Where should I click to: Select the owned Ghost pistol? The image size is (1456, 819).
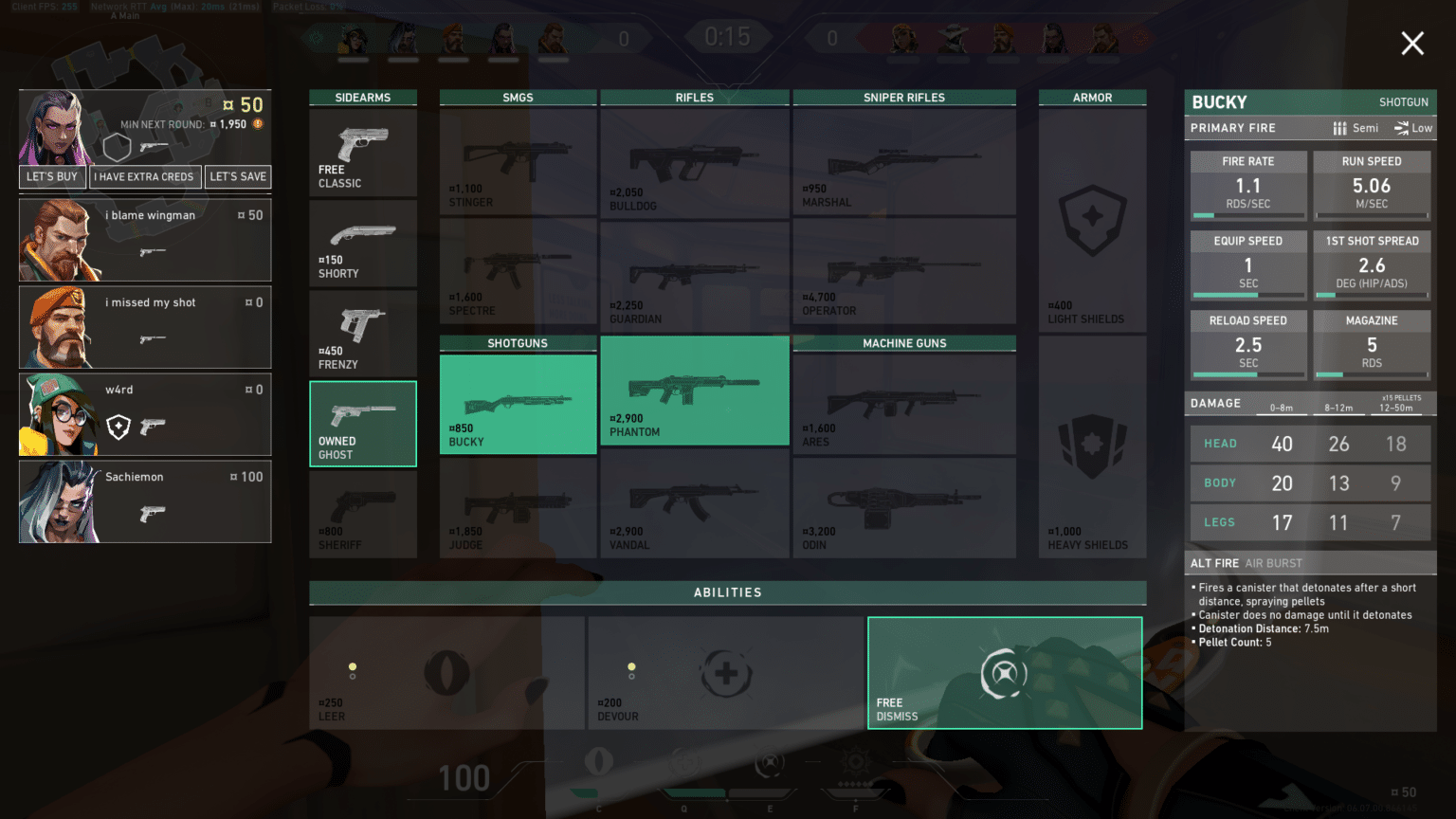363,424
